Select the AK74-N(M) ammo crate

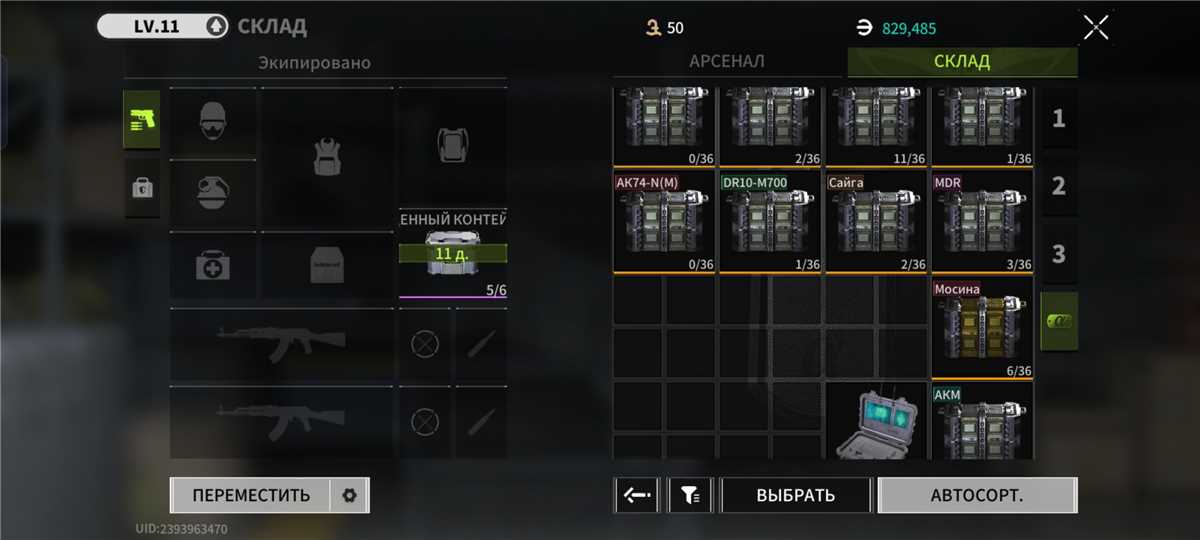664,222
